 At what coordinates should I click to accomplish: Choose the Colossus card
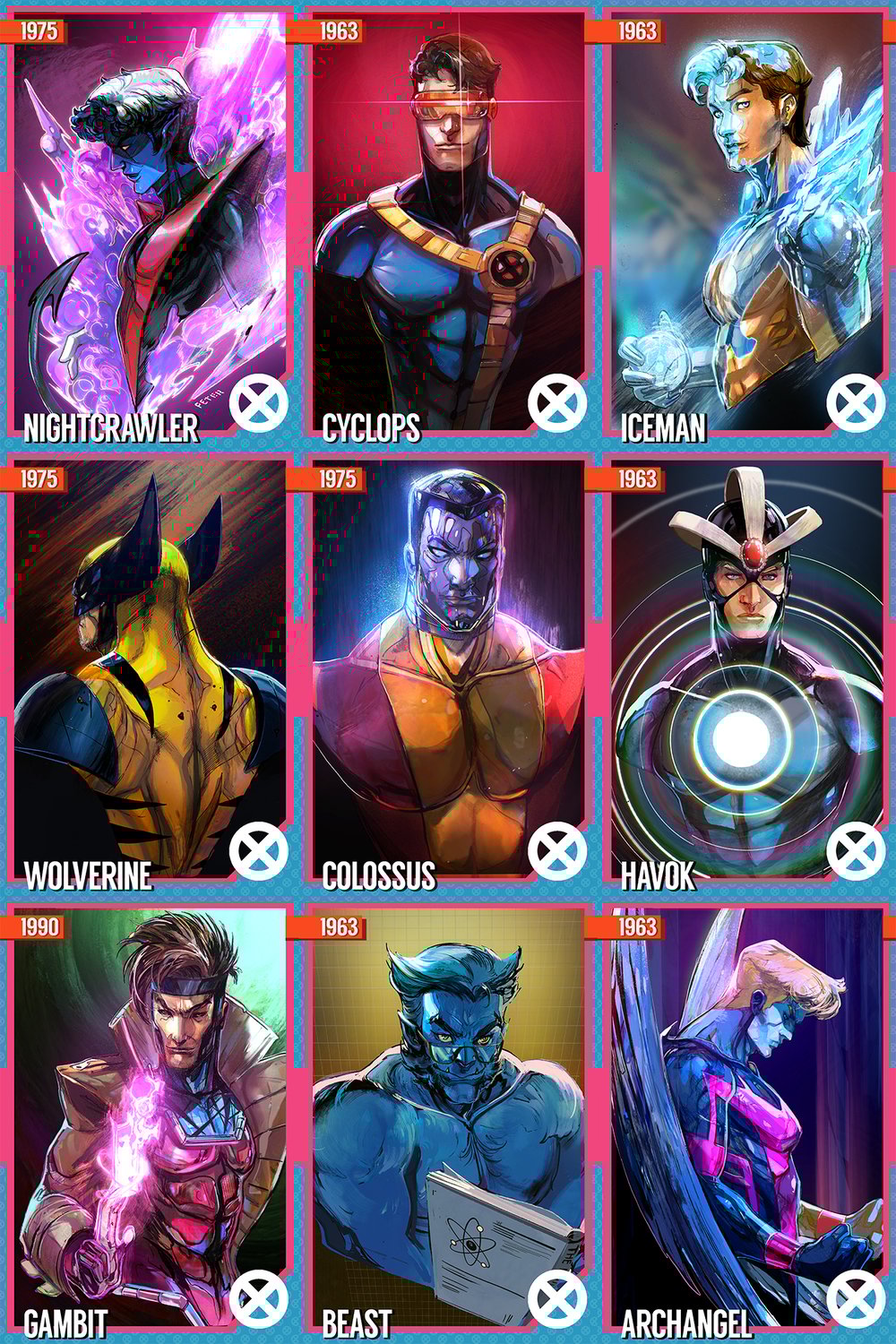pyautogui.click(x=448, y=672)
